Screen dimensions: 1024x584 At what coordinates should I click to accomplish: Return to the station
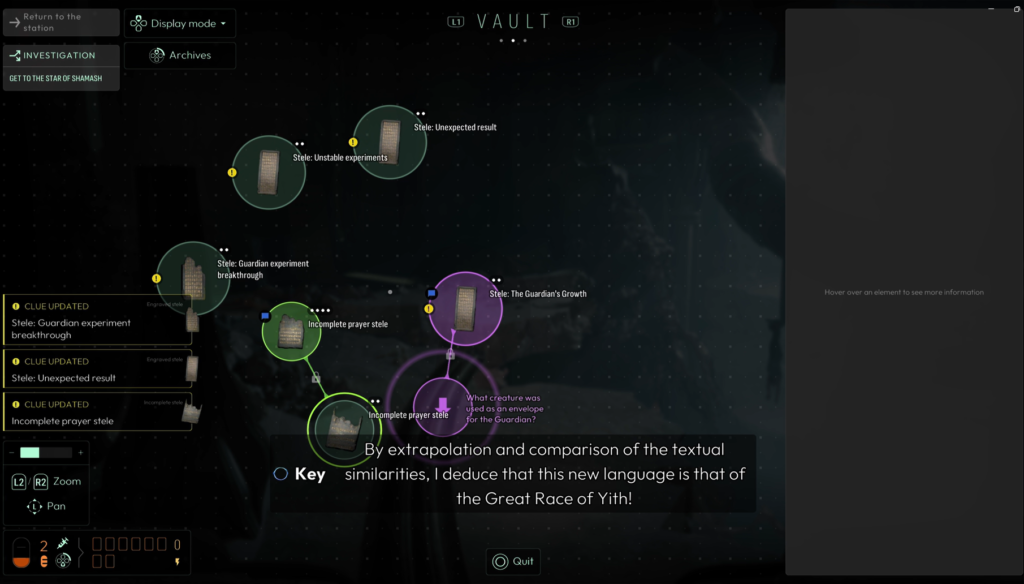tap(61, 22)
